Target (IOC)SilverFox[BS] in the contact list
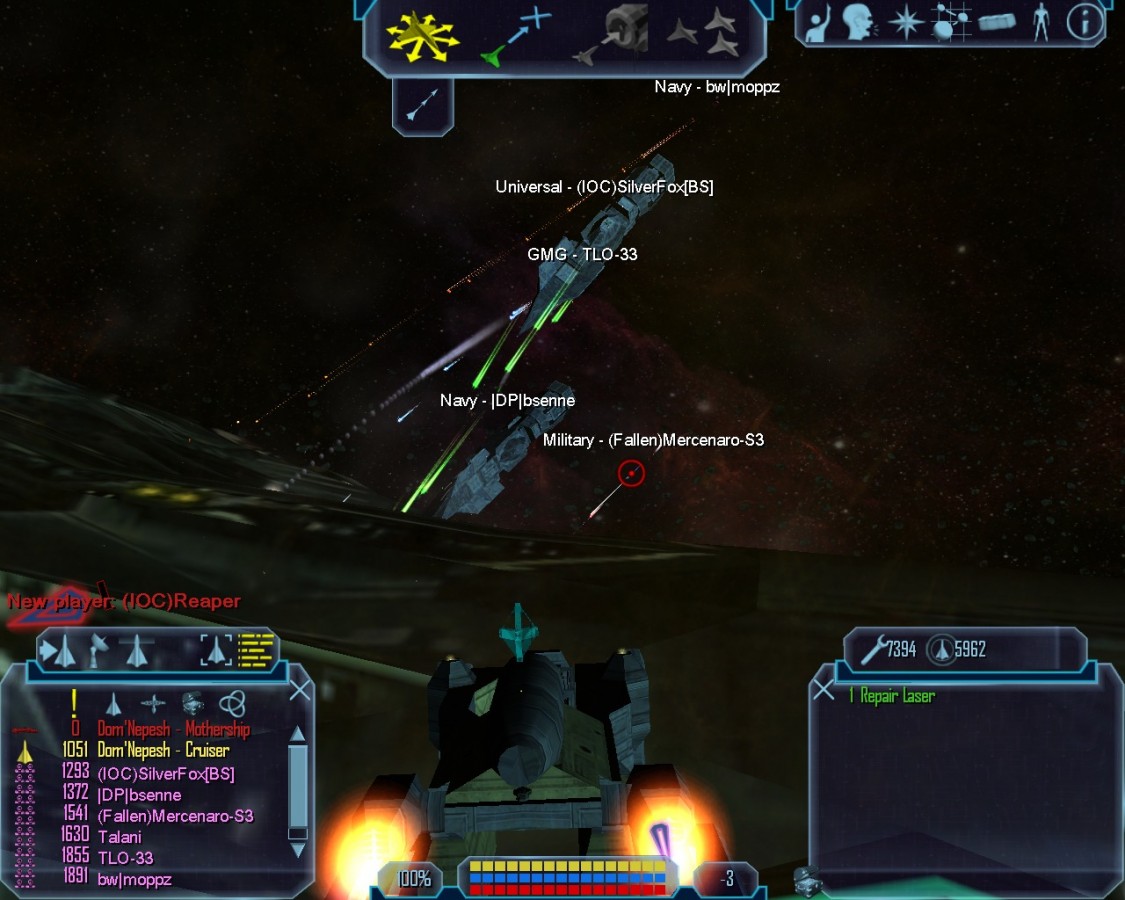Image resolution: width=1125 pixels, height=900 pixels. [x=166, y=773]
